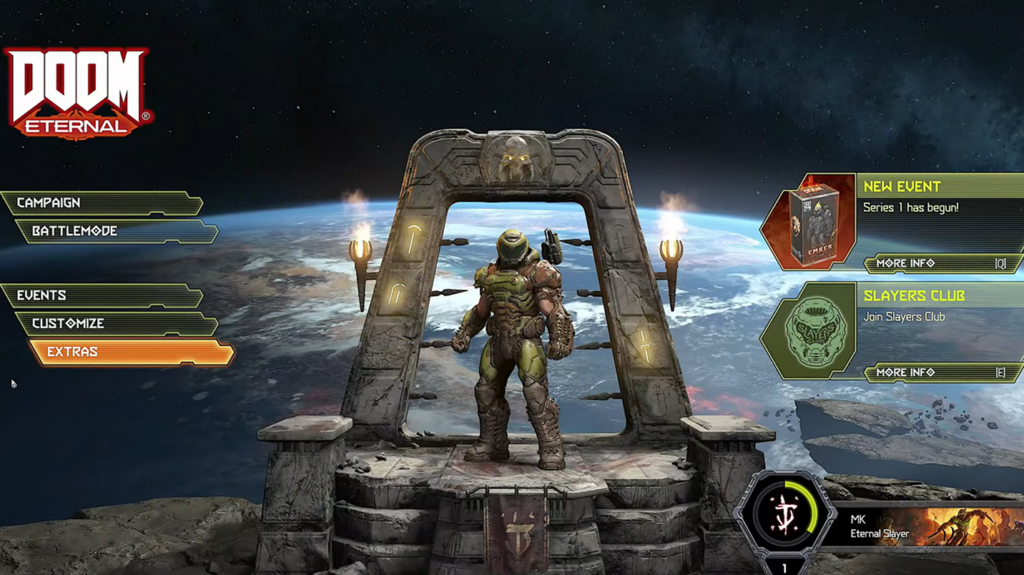The image size is (1024, 575).
Task: Open the highlighted Extras entry
Action: [130, 352]
